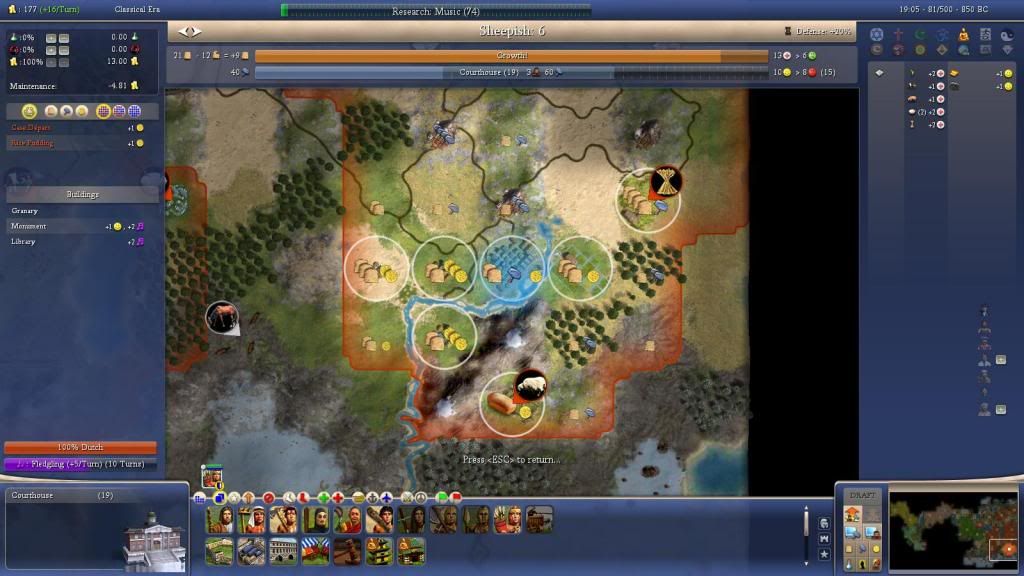Activate the Draft button
The height and width of the screenshot is (576, 1024).
coord(861,496)
